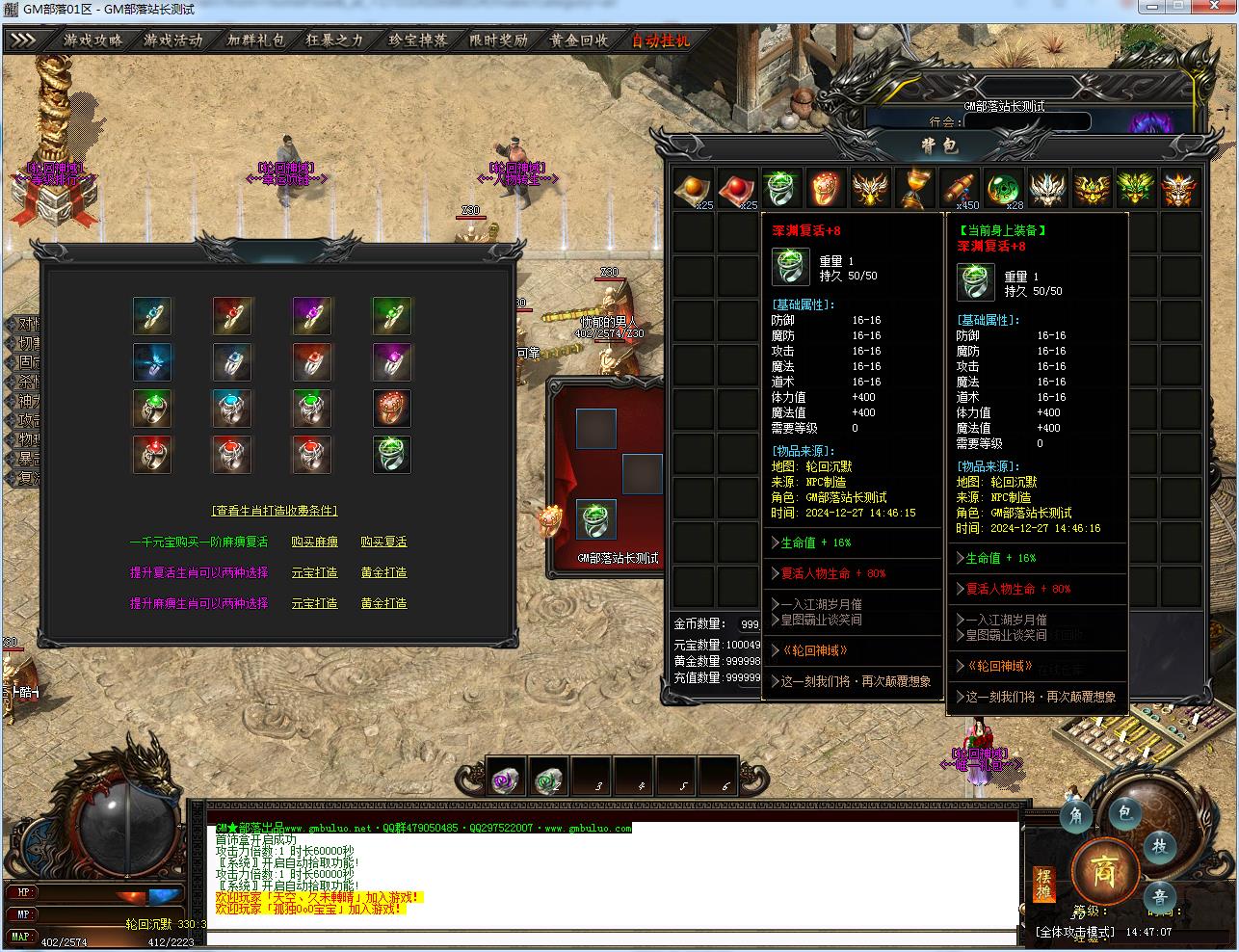Open the character panel with 角 button
The width and height of the screenshot is (1239, 952).
click(1077, 817)
